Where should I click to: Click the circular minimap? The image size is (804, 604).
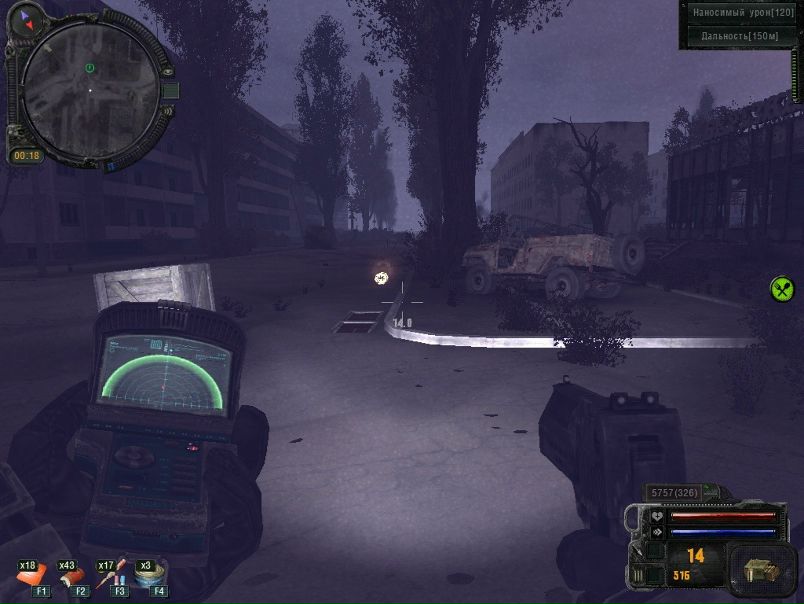tap(89, 88)
